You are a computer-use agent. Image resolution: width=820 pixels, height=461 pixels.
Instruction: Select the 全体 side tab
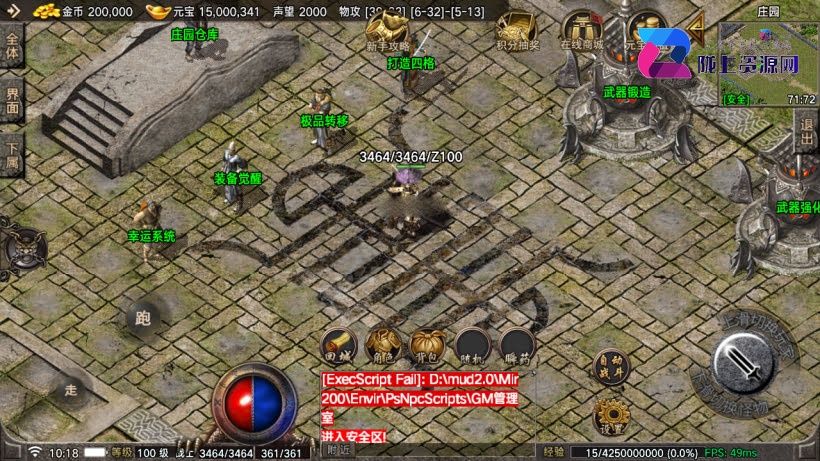pyautogui.click(x=12, y=47)
